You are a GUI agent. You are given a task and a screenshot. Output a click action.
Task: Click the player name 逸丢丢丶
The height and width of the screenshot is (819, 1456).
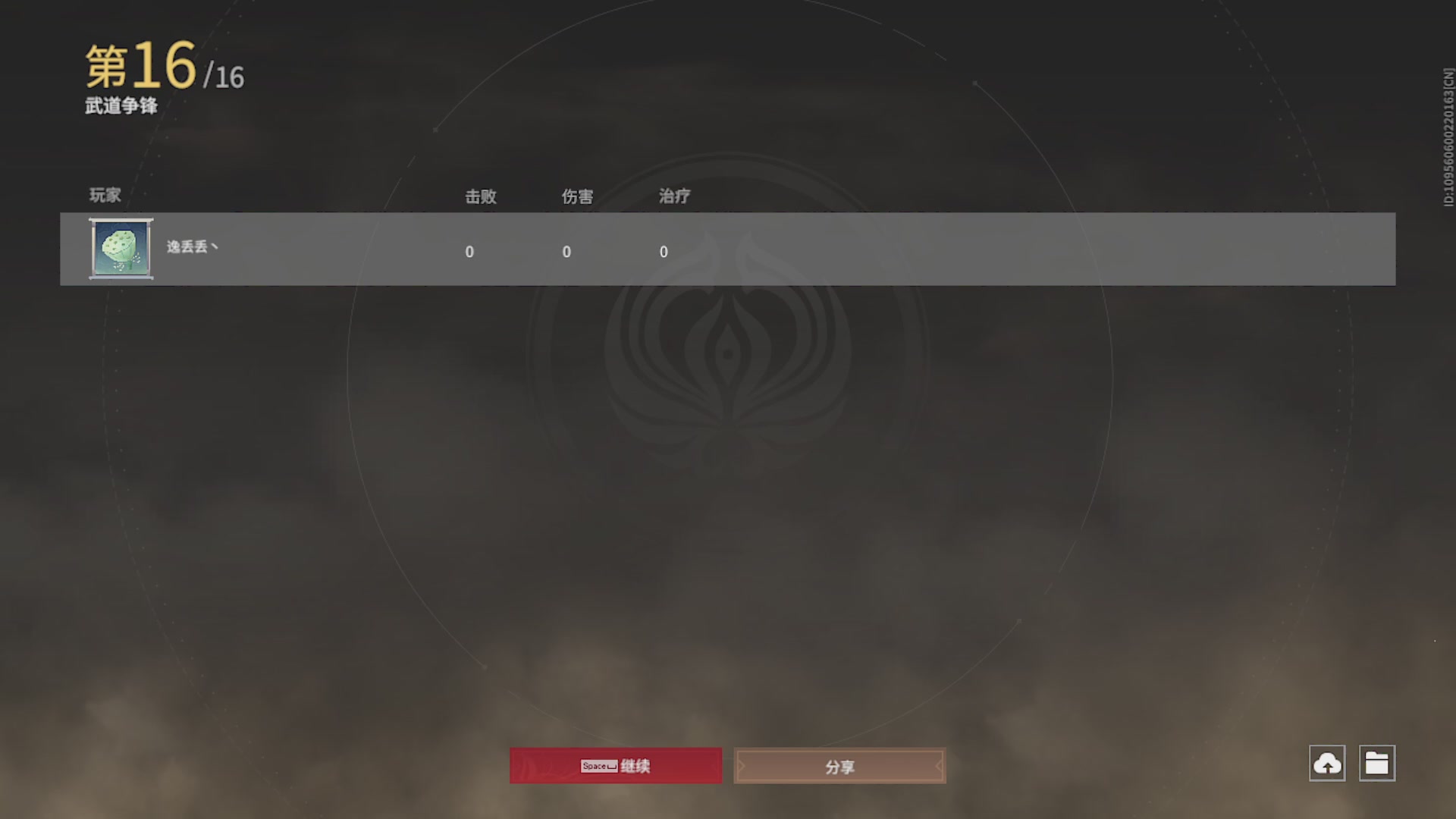191,248
